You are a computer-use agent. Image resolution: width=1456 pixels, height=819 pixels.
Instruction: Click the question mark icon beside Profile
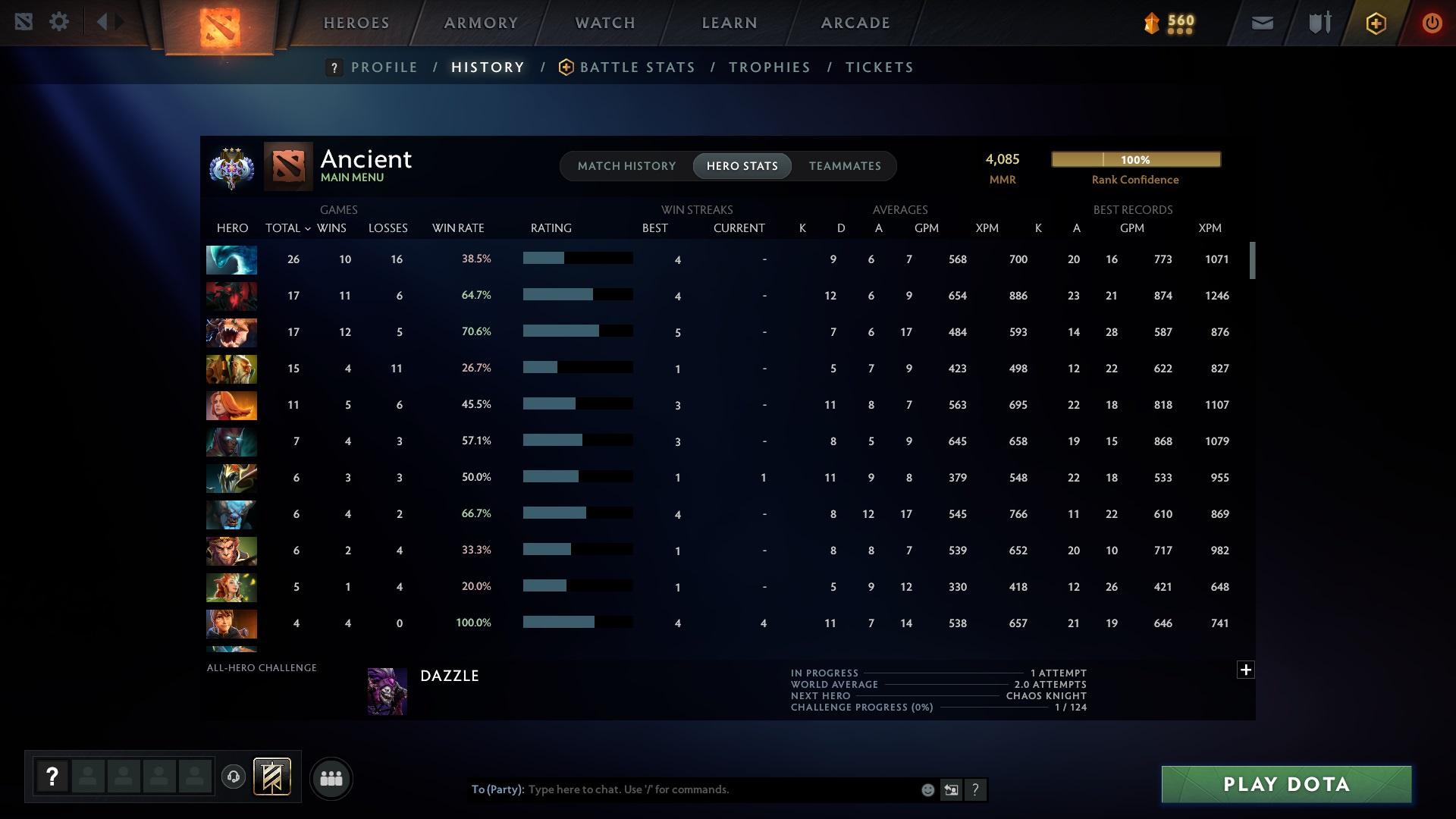click(x=334, y=67)
